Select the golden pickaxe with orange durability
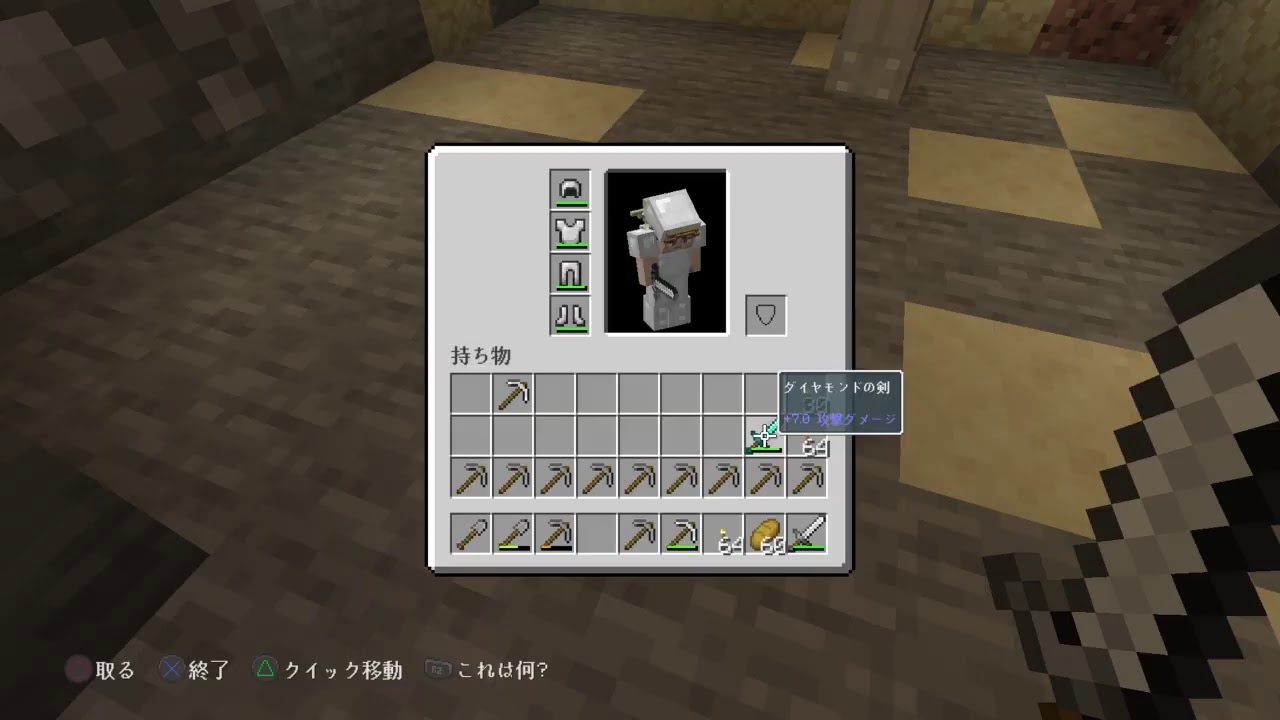 (x=555, y=533)
